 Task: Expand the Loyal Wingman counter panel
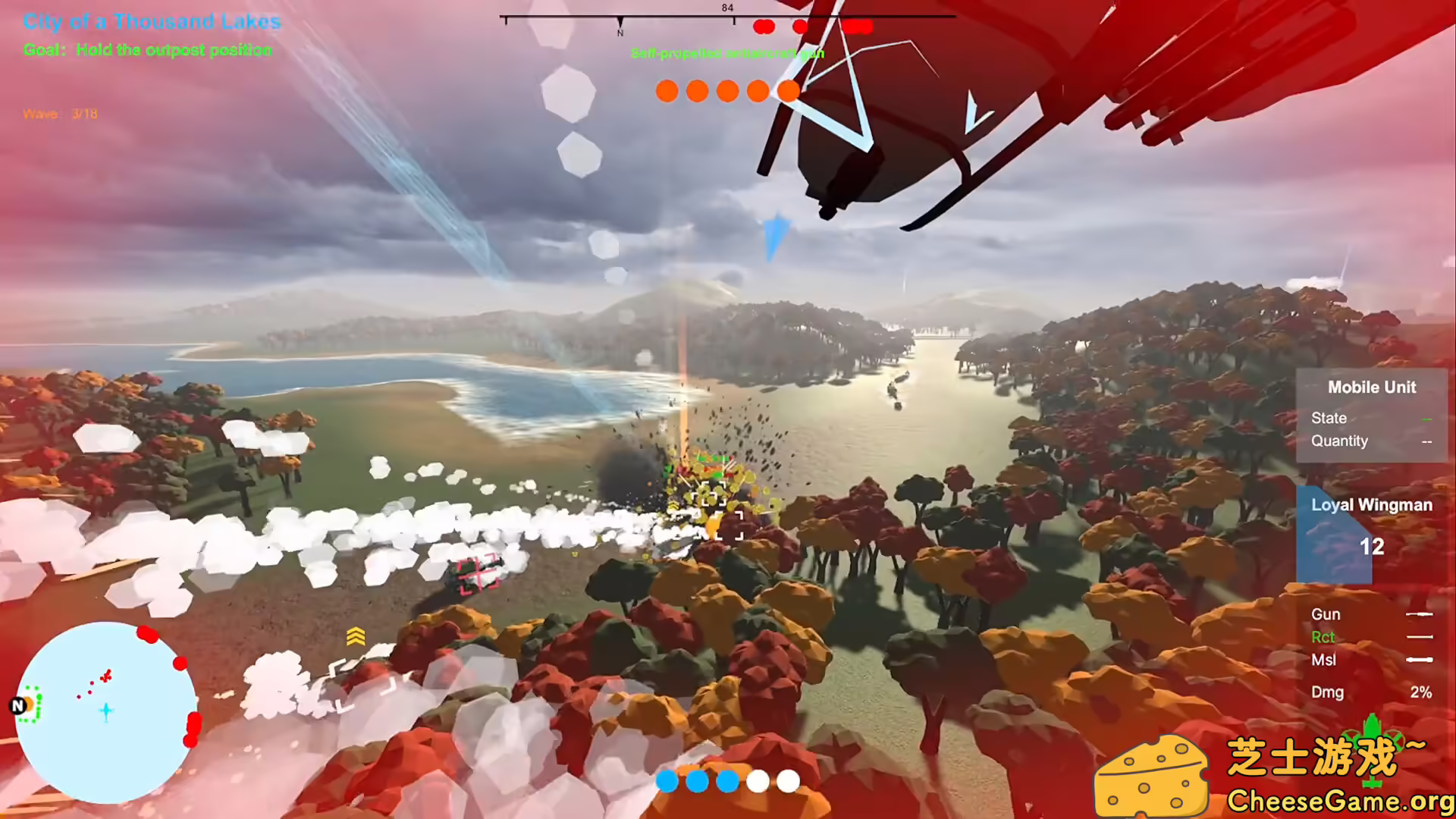click(x=1370, y=504)
